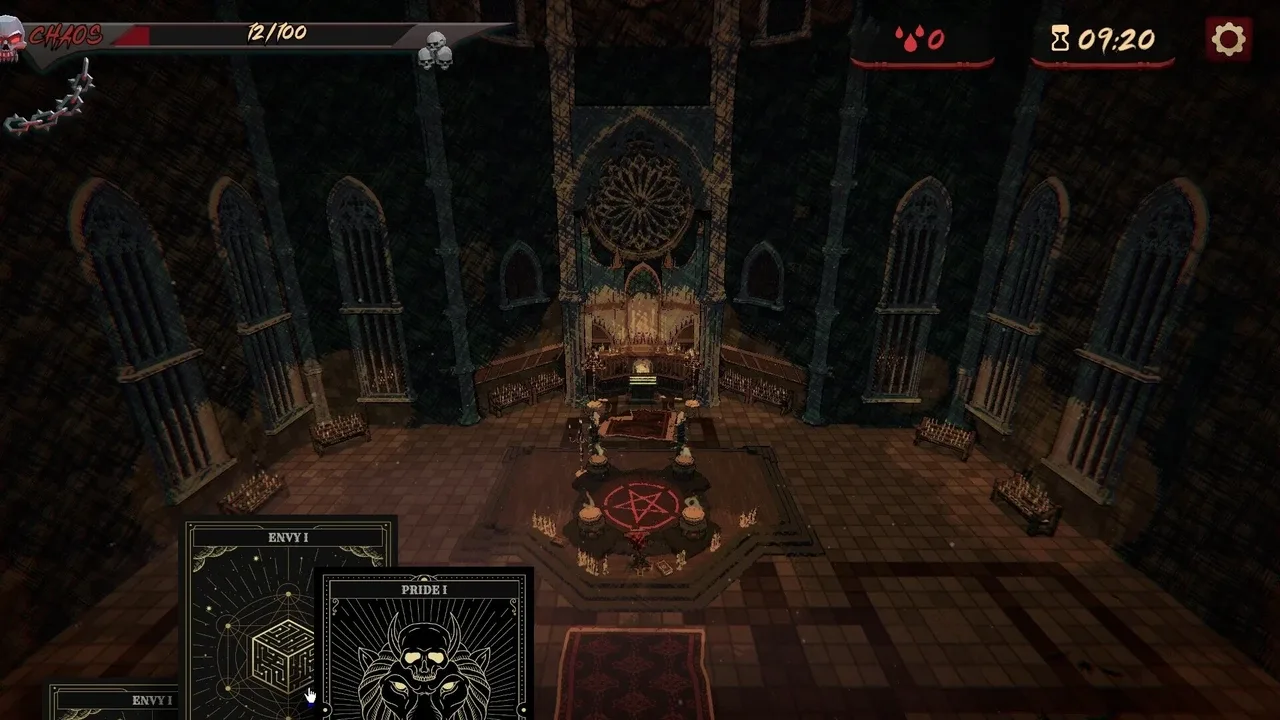Select the Pride I skull card
Screen dimensions: 1280x720
coord(425,648)
